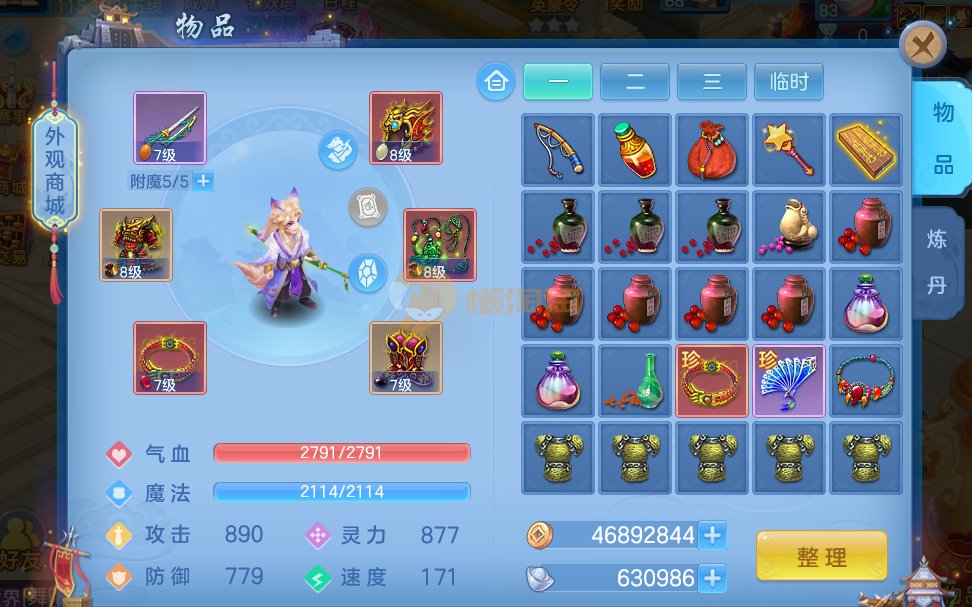Viewport: 972px width, 607px height.
Task: Select the blue folding fan item
Action: [x=789, y=381]
